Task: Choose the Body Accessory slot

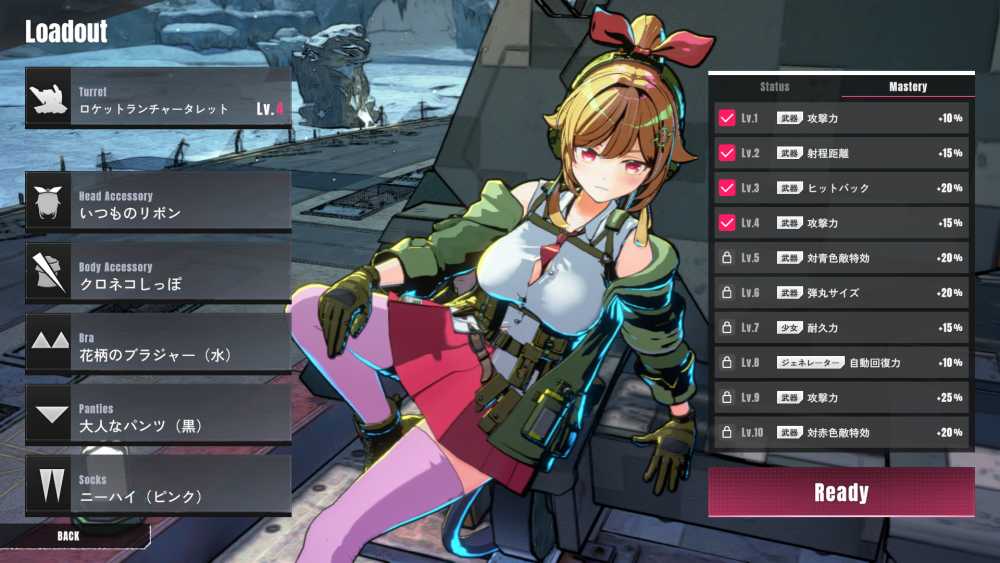Action: [158, 274]
